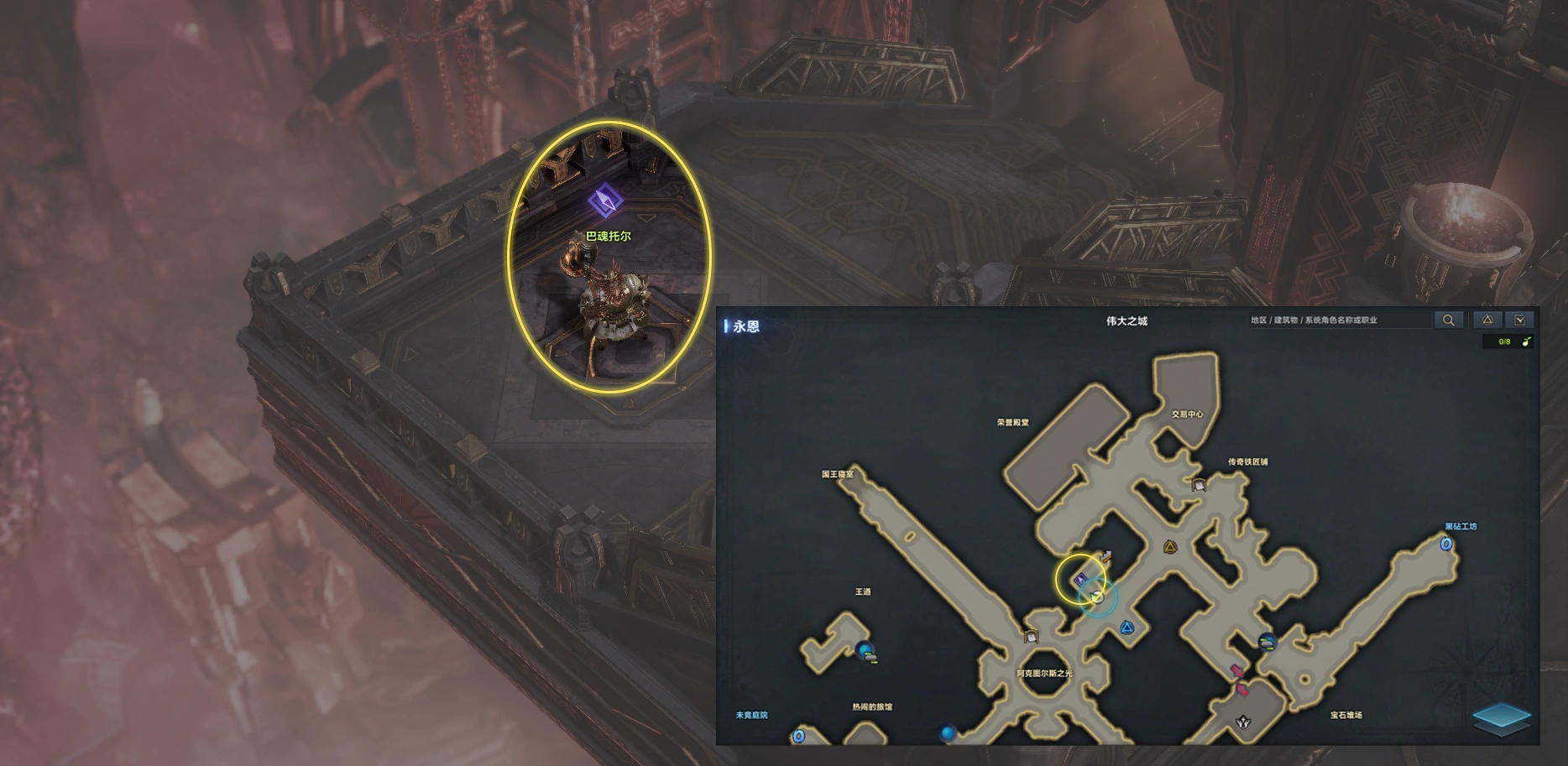
Task: Select the red arrow zone-exit marker near 宝石堆场
Action: [x=1236, y=671]
